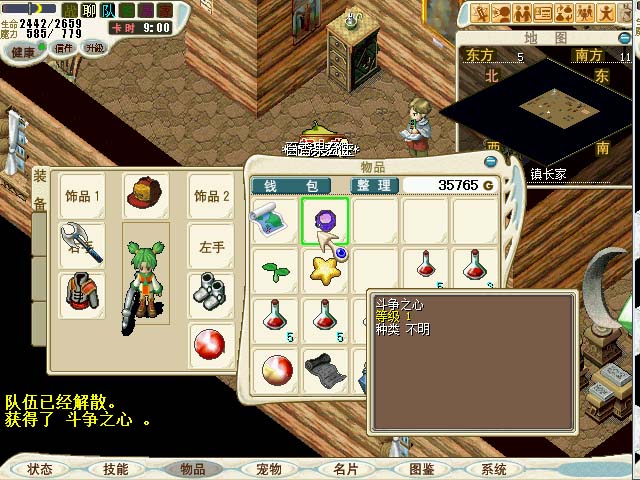The width and height of the screenshot is (640, 480).
Task: Click the red hat equipment slot
Action: coord(145,196)
